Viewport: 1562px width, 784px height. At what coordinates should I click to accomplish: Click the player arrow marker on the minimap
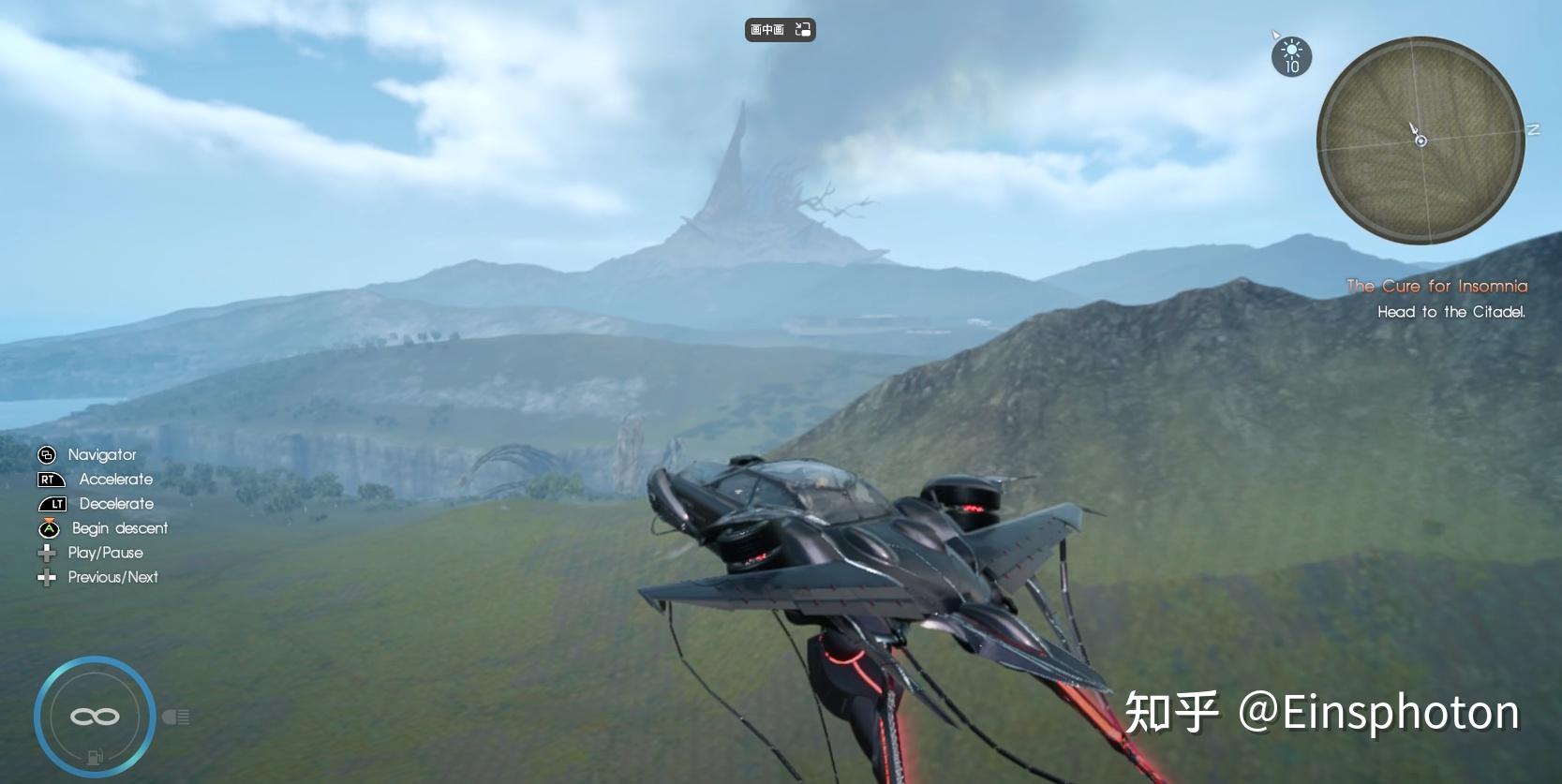tap(1417, 134)
